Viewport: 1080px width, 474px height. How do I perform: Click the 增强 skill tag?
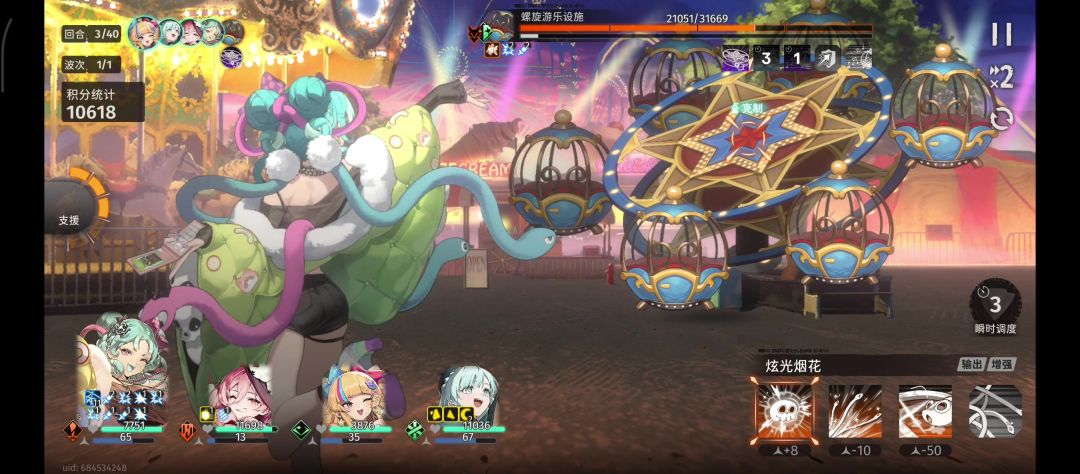pos(1002,365)
